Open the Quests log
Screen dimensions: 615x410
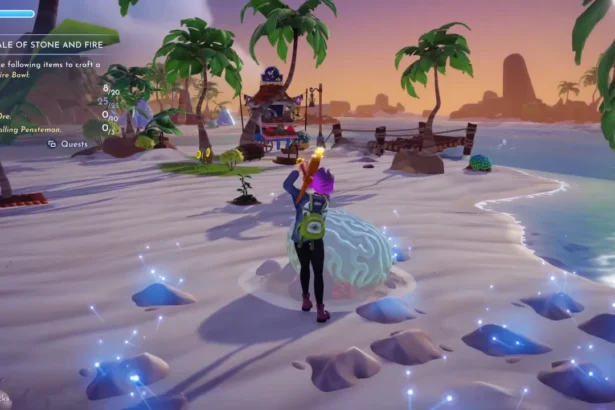click(68, 143)
